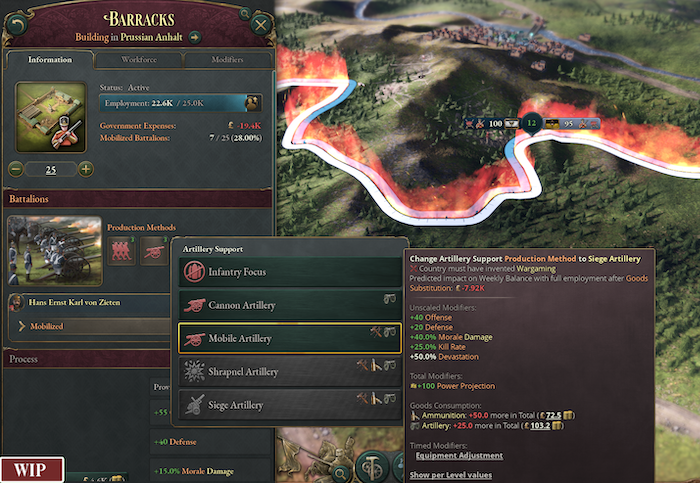
Task: Expand the Mobilized row for von Zieten
Action: [x=22, y=326]
